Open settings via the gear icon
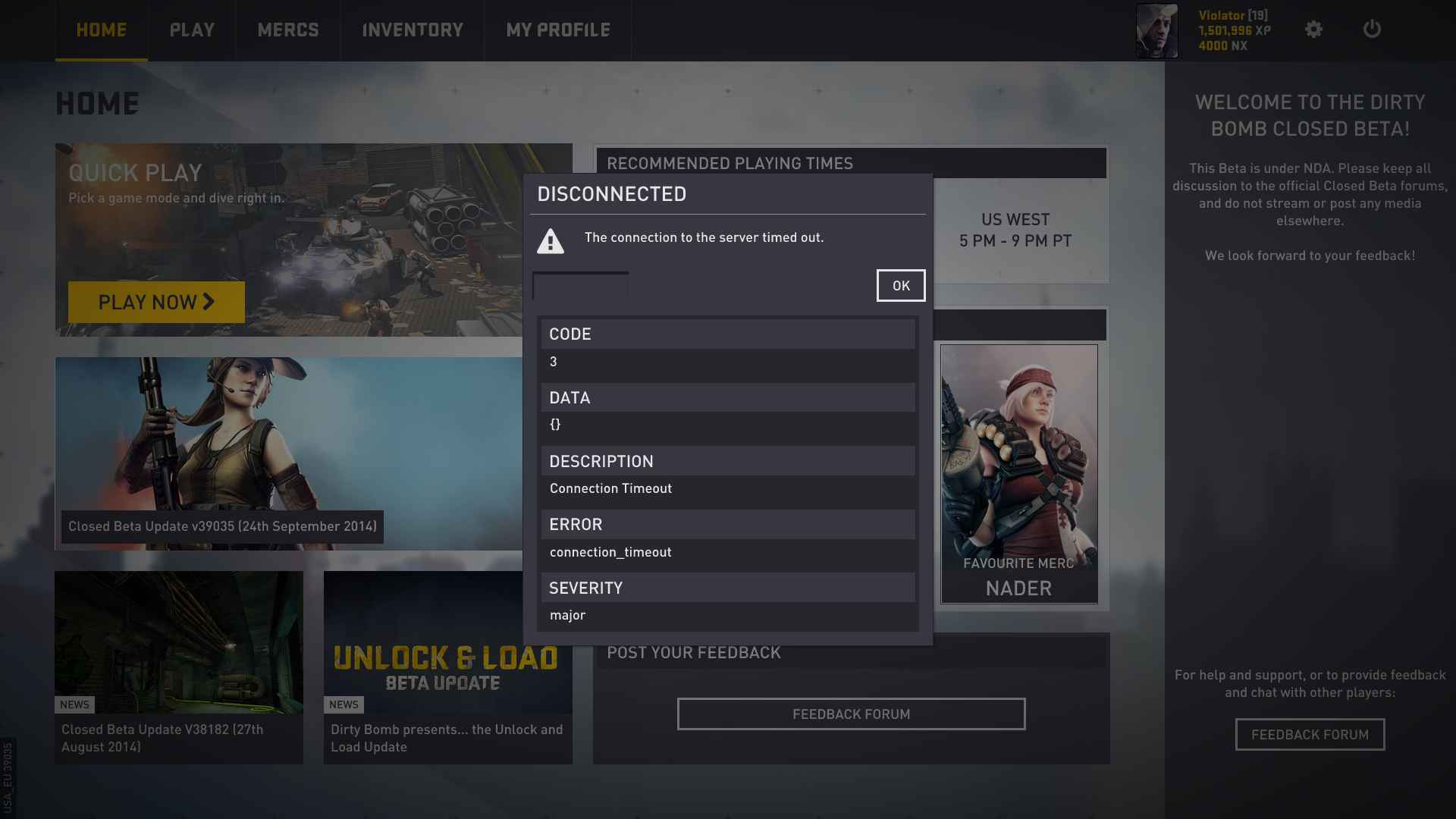This screenshot has width=1456, height=819. tap(1313, 30)
